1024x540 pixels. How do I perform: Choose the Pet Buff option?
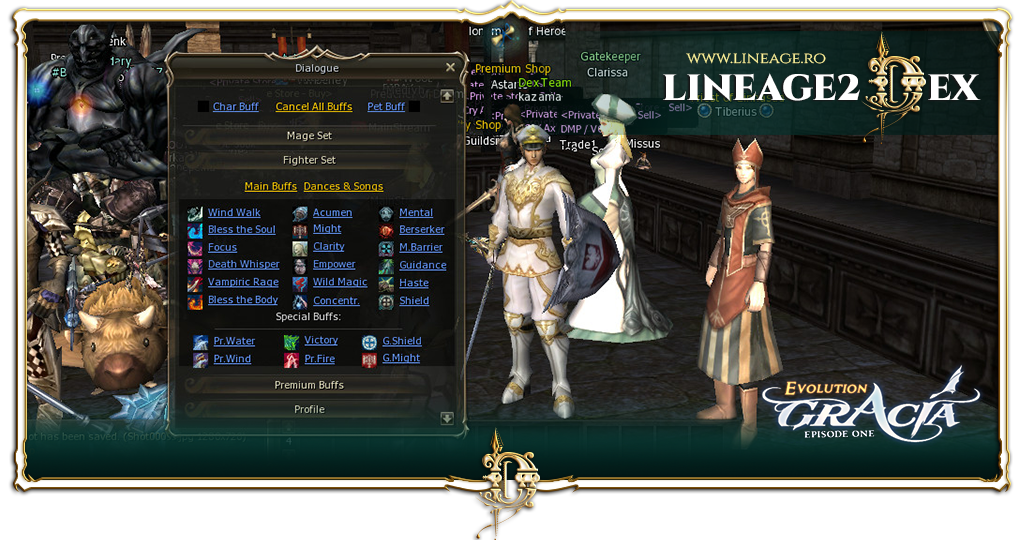(x=386, y=107)
